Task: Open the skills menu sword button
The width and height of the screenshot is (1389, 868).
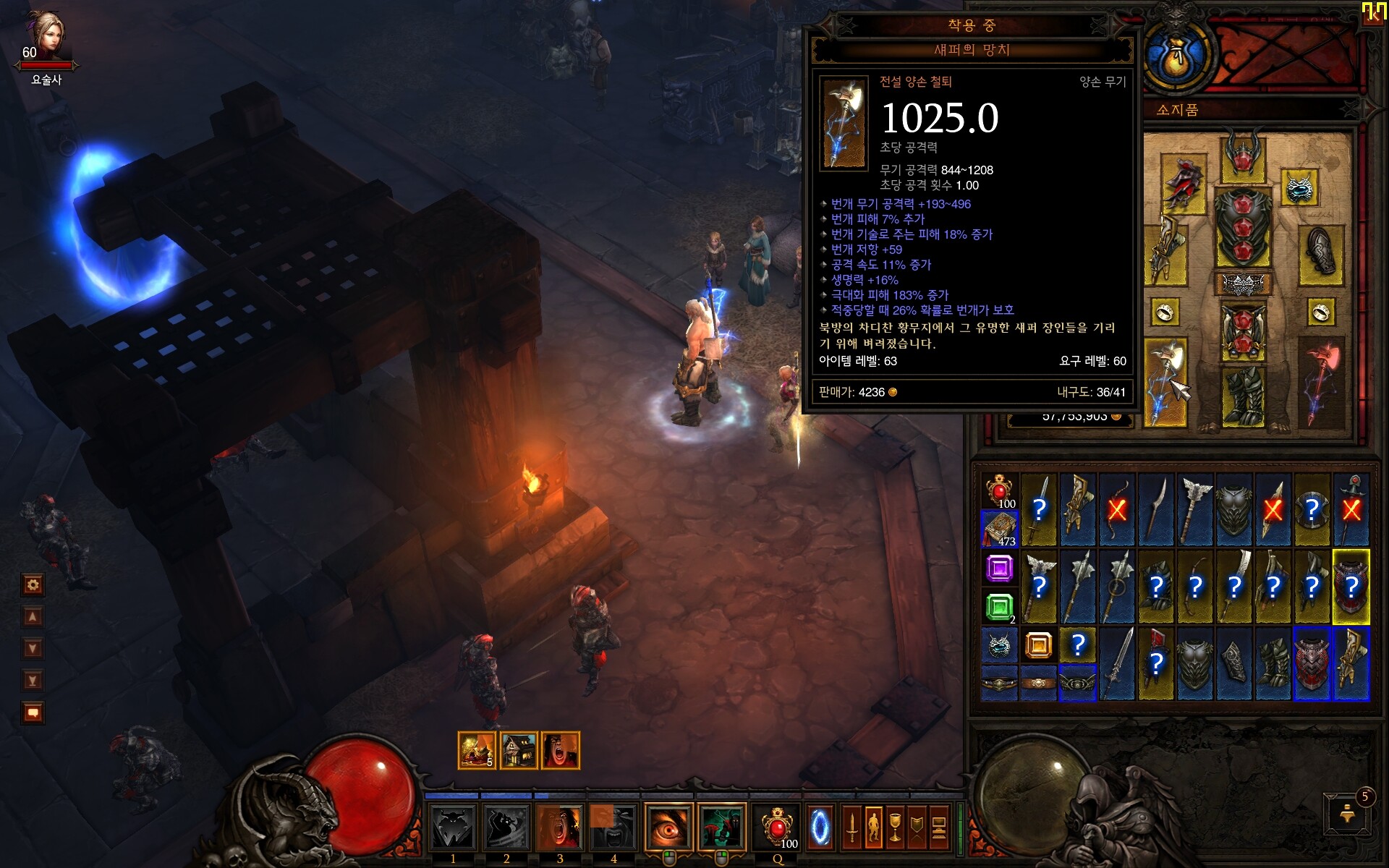Action: [x=851, y=826]
